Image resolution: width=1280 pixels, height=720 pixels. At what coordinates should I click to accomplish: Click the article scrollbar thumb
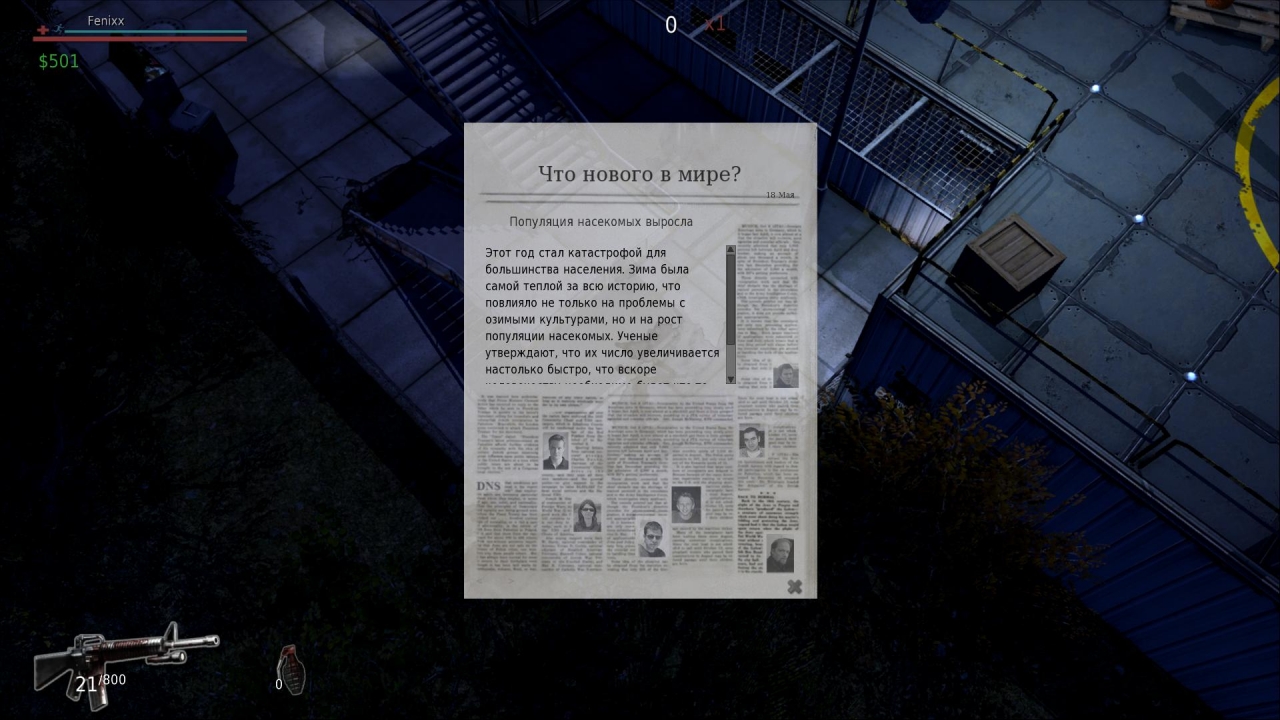(x=731, y=300)
